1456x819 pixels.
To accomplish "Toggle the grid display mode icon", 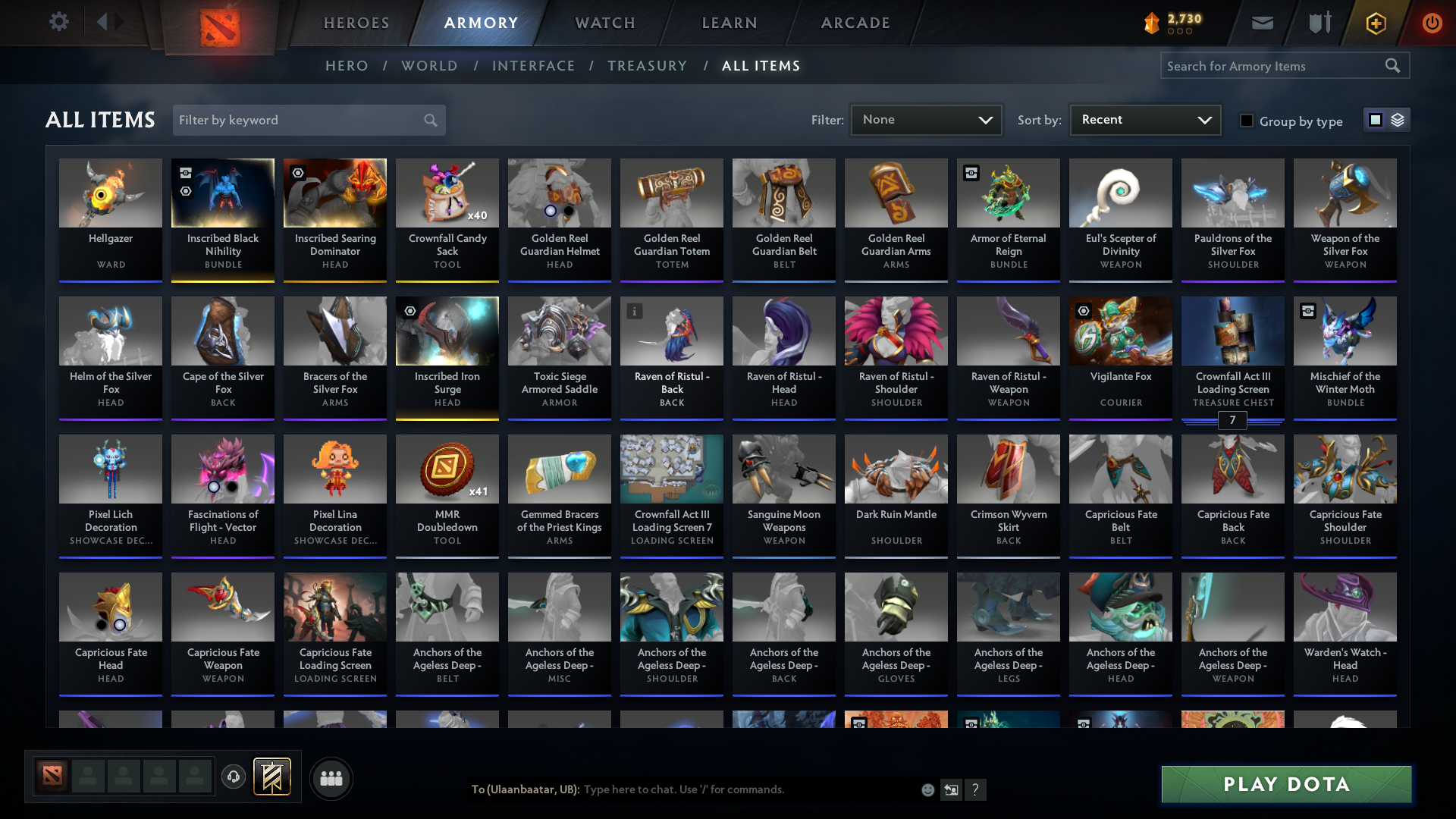I will tap(1374, 119).
